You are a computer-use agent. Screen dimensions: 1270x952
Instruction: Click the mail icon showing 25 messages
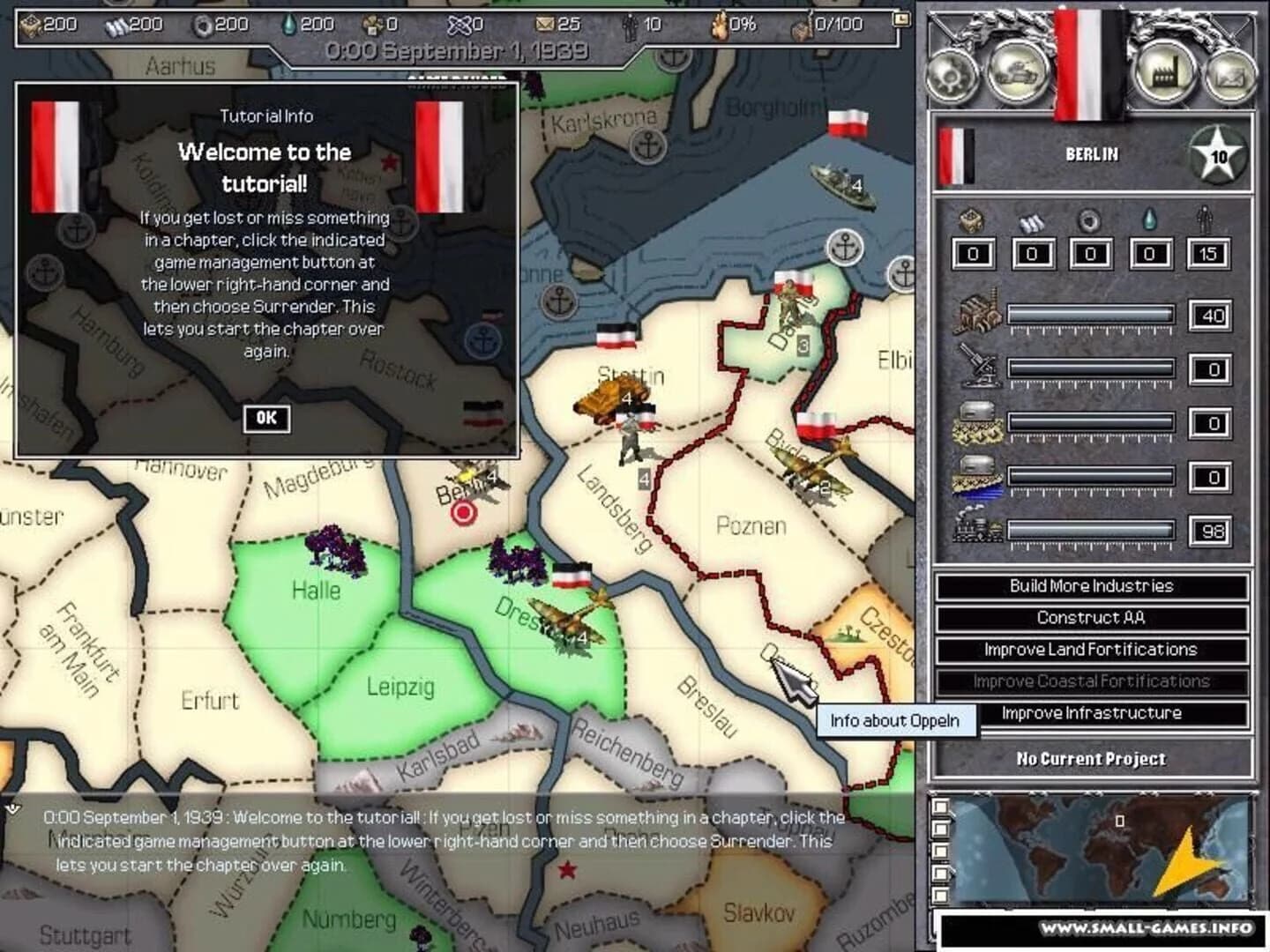(548, 25)
